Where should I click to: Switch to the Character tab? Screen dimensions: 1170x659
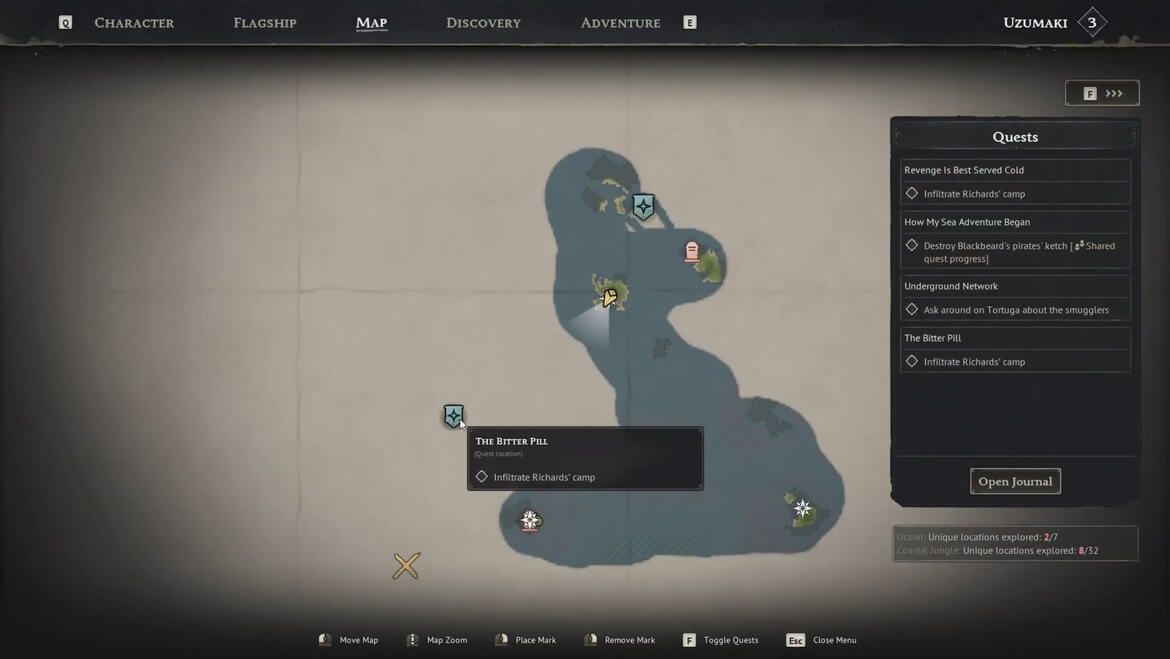click(134, 23)
